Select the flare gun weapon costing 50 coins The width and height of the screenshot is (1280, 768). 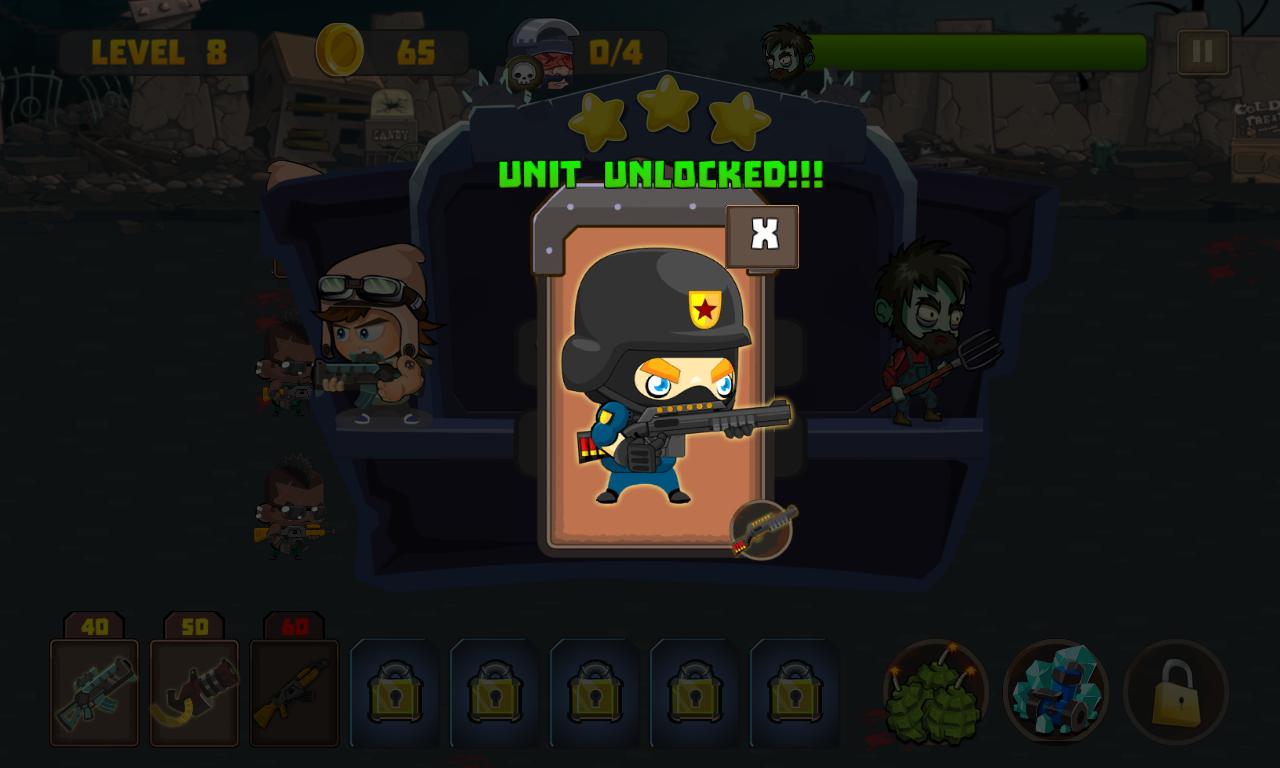click(194, 692)
